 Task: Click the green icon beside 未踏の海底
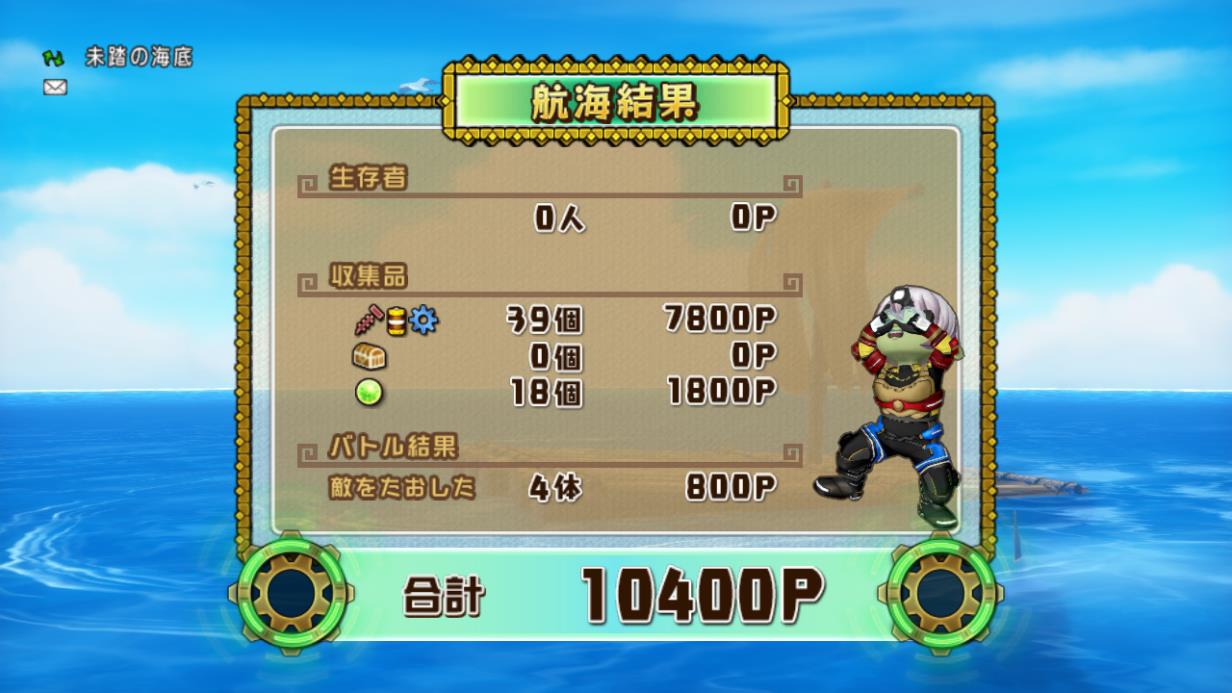click(53, 58)
